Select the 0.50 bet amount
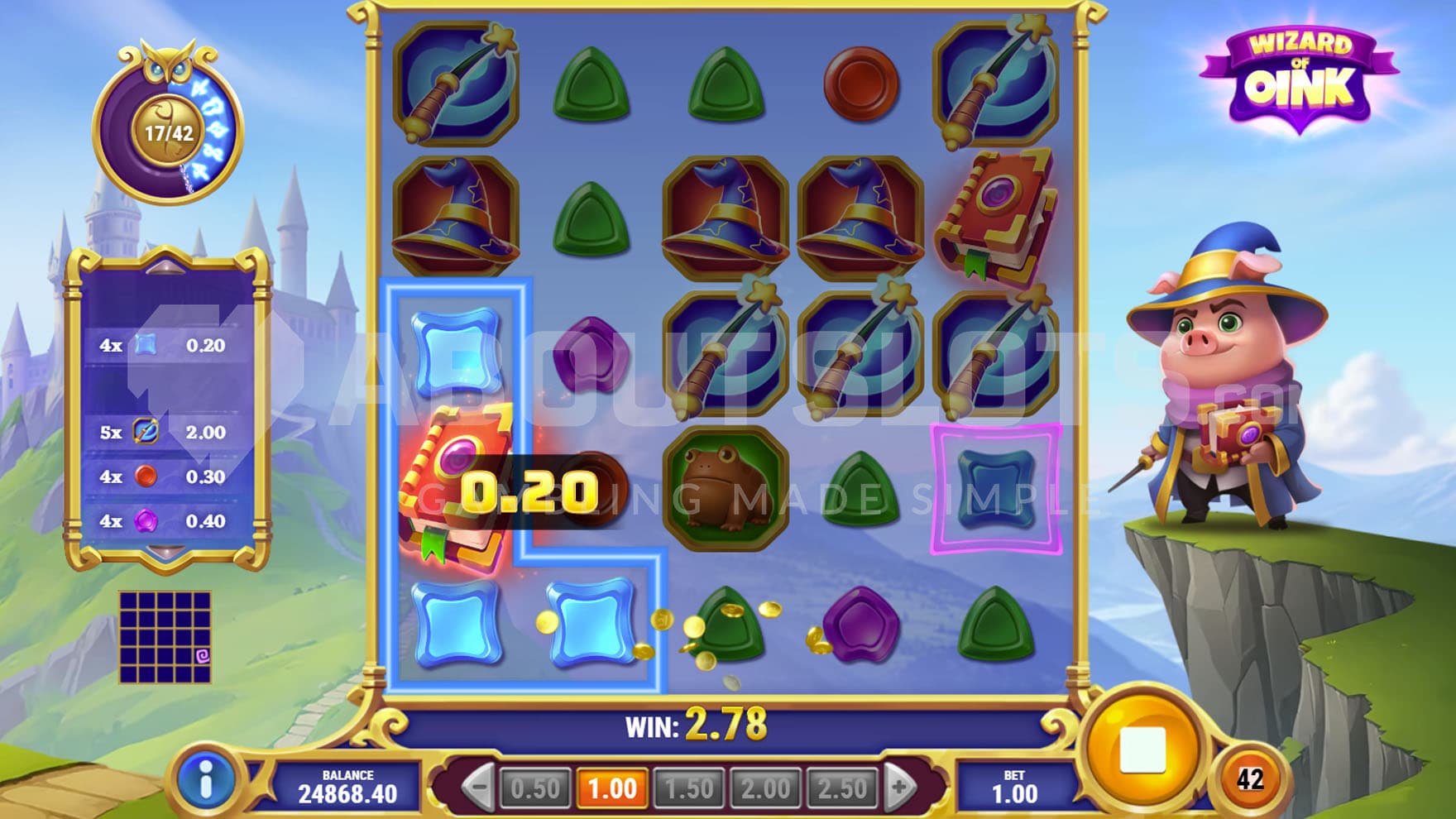1456x819 pixels. tap(535, 788)
